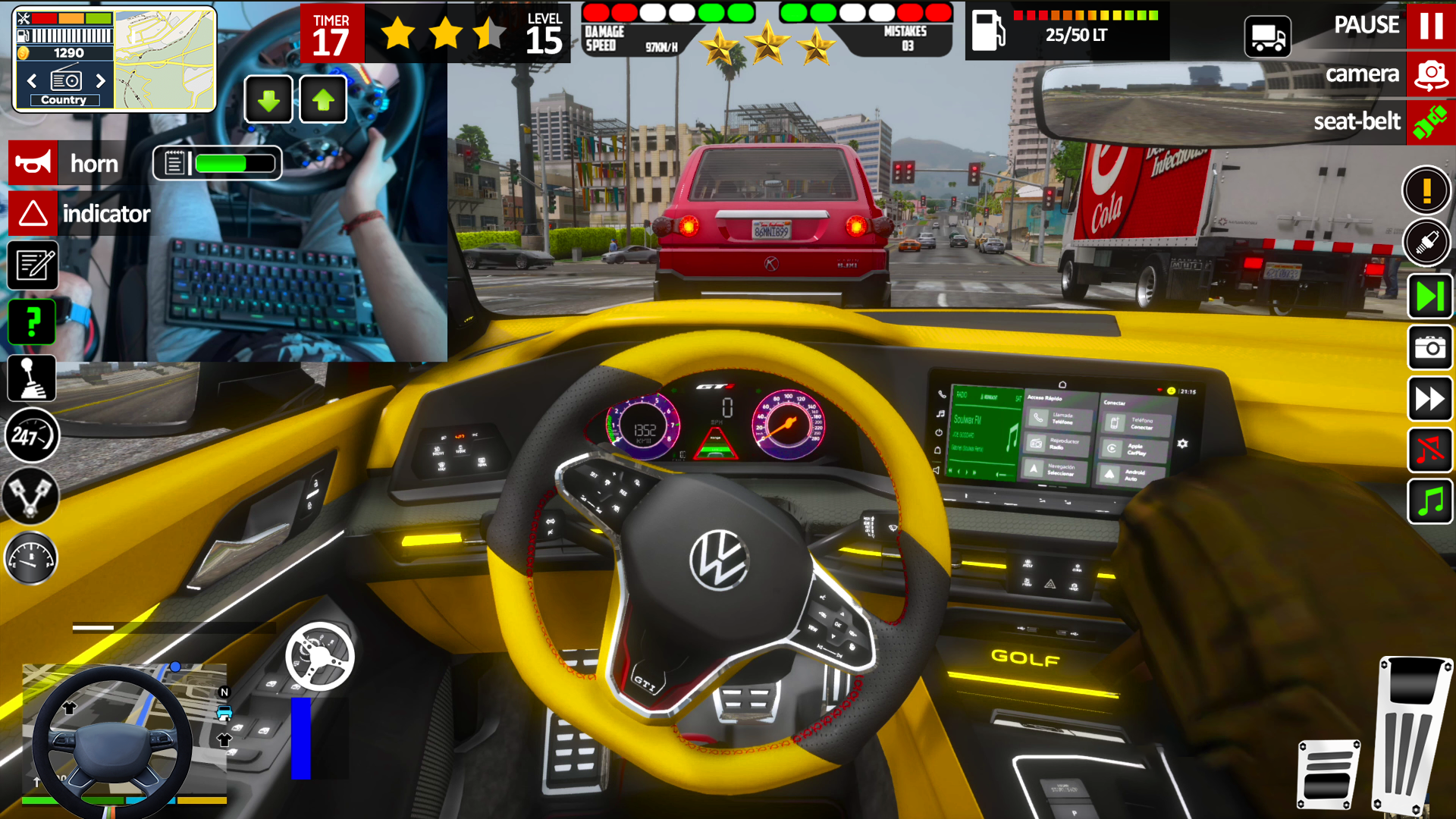Click the yellow exclamation warning icon
Screen dimensions: 1456x819
(1428, 190)
